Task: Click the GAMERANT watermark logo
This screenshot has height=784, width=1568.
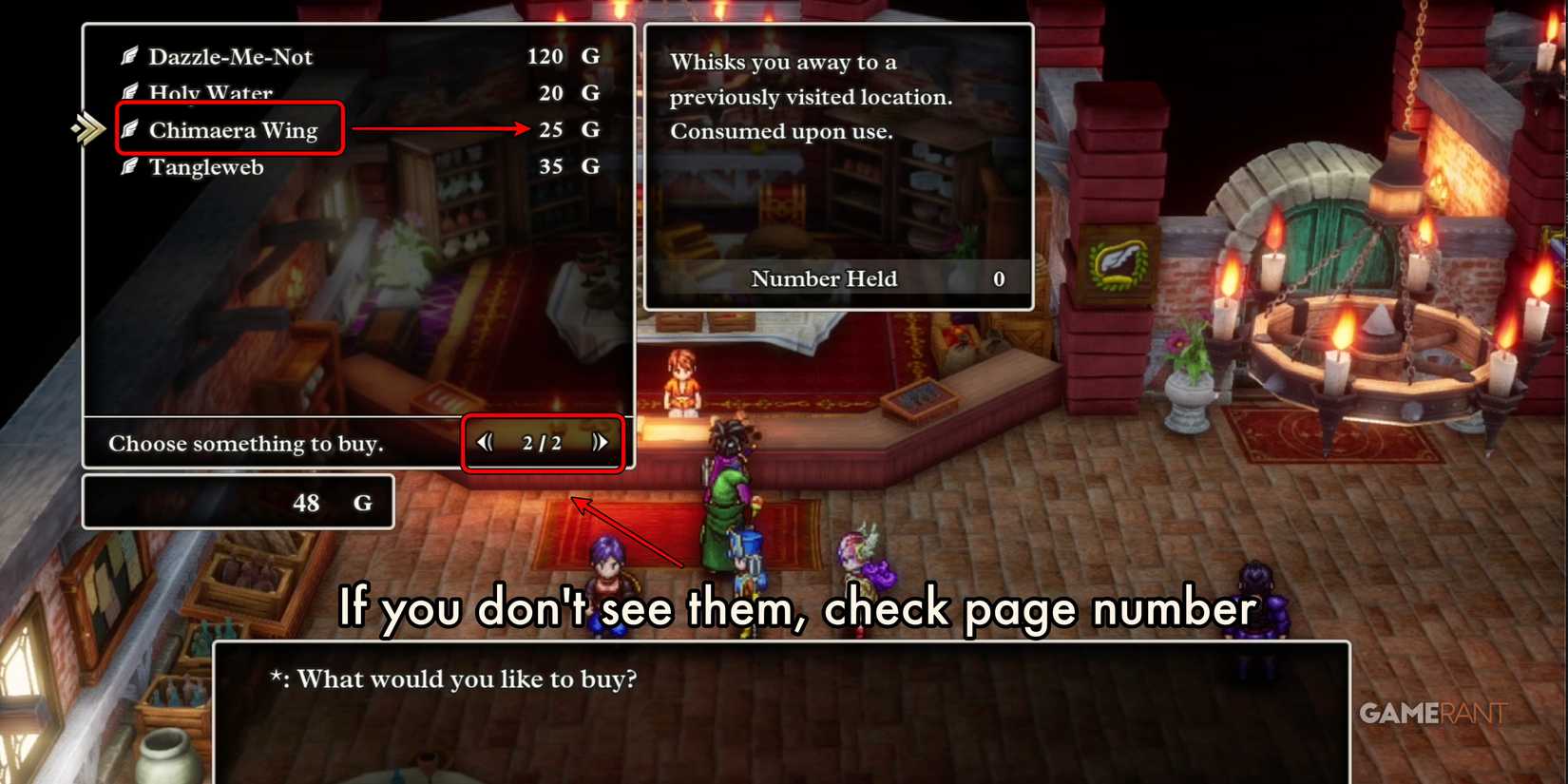Action: tap(1430, 715)
